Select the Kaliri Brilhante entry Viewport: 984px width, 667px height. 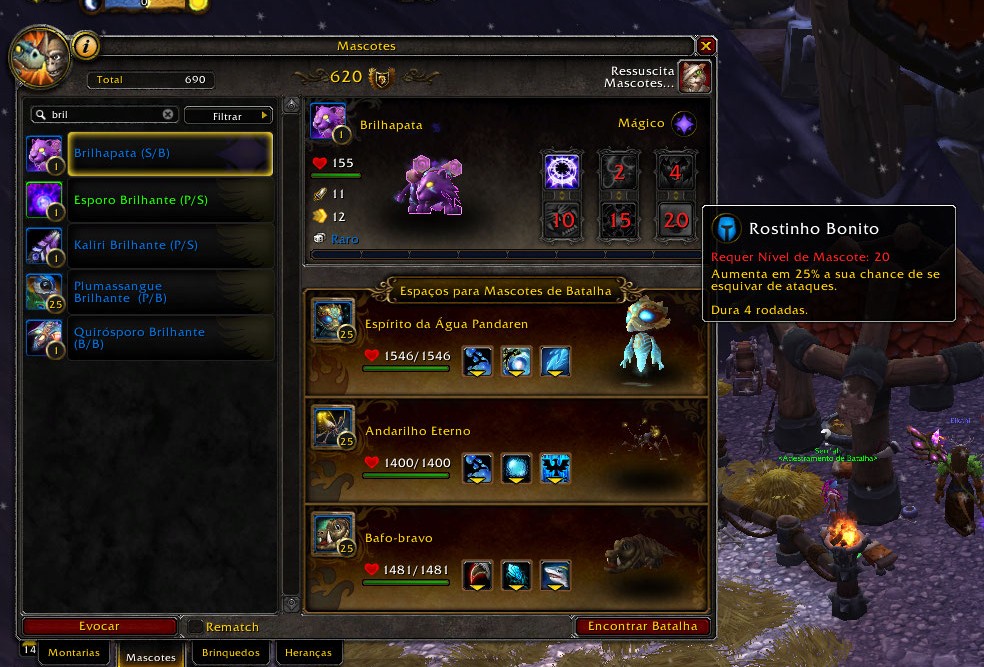point(149,245)
